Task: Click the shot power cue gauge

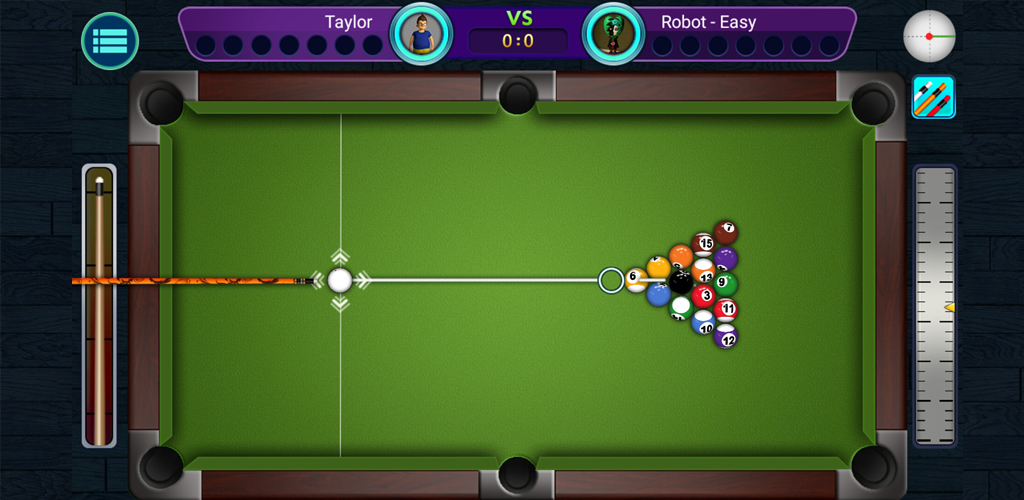Action: pos(99,306)
